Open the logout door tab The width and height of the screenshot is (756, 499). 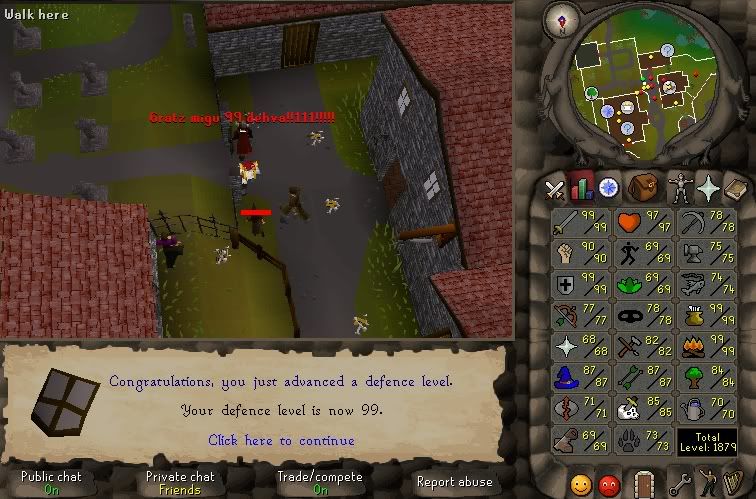(644, 485)
